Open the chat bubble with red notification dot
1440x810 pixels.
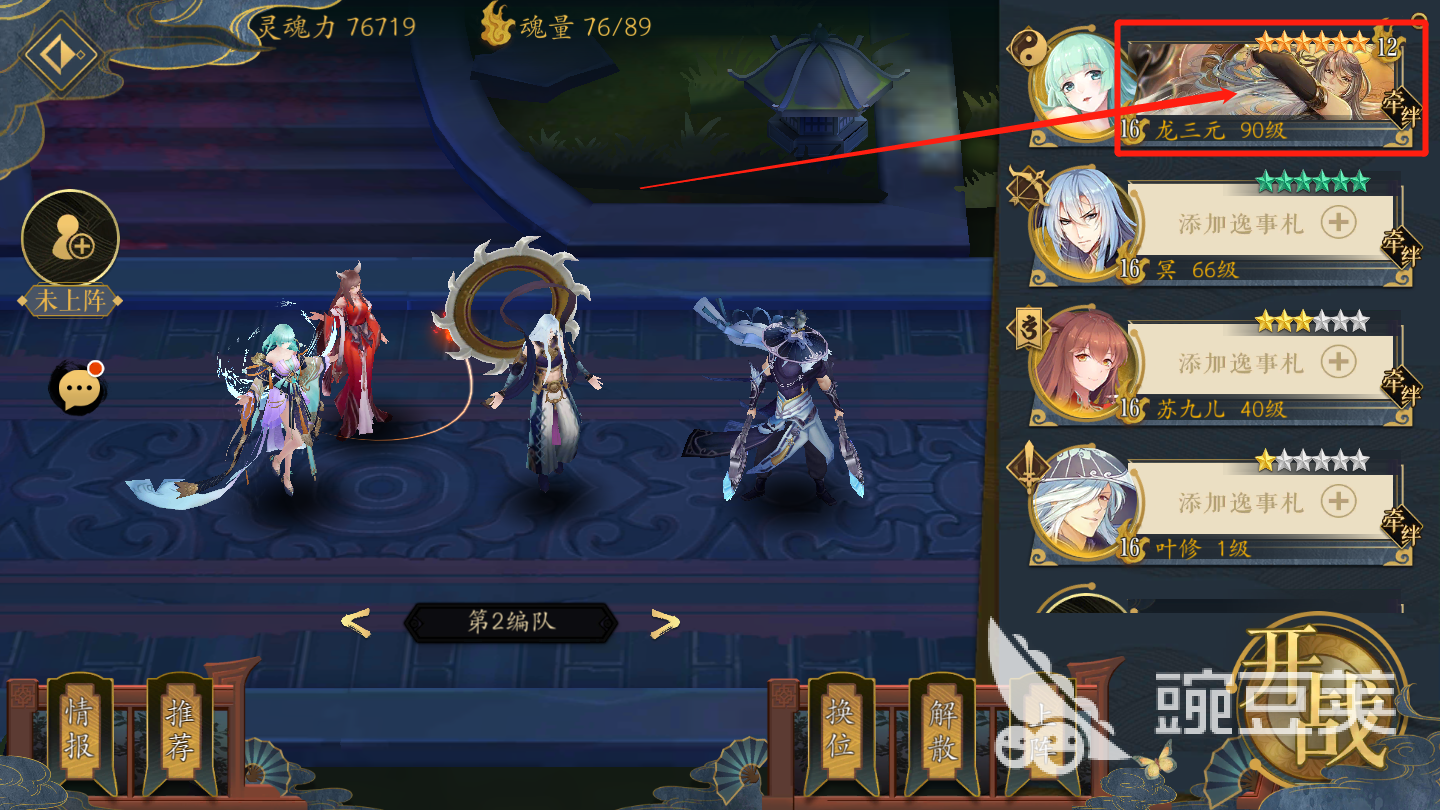(76, 385)
